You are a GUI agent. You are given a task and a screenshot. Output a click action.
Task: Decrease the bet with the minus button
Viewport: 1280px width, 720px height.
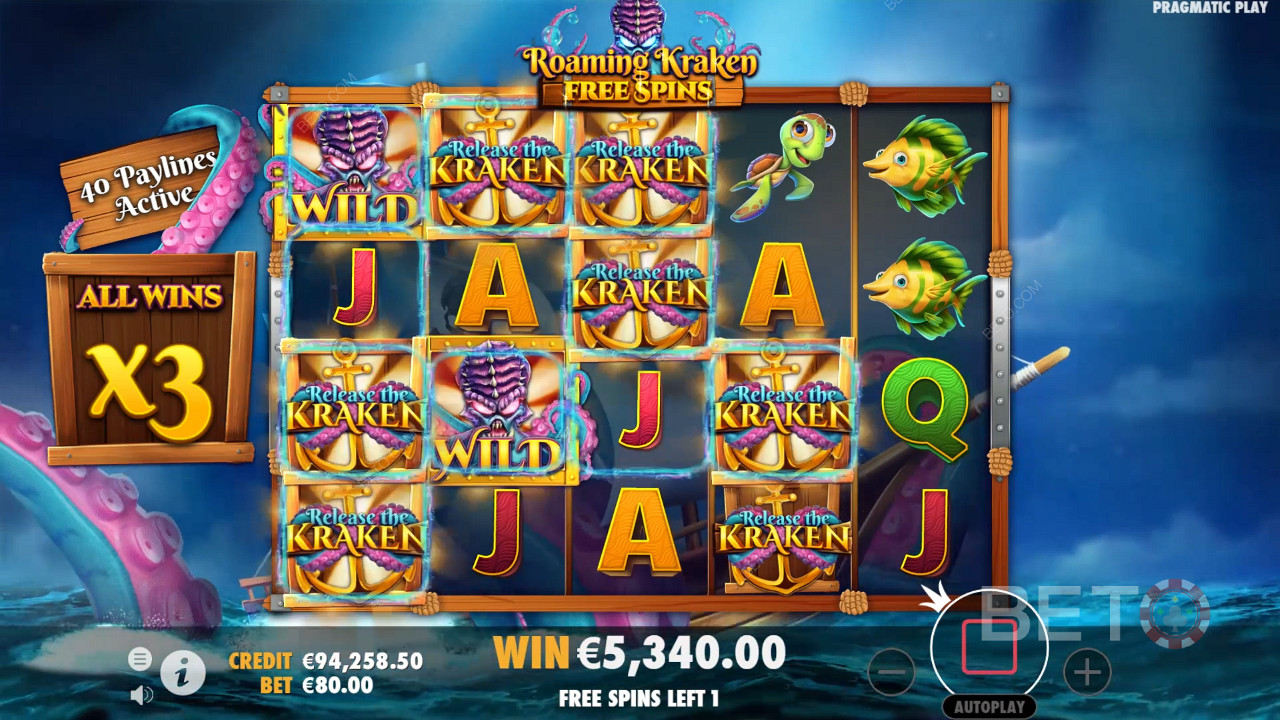pyautogui.click(x=891, y=672)
